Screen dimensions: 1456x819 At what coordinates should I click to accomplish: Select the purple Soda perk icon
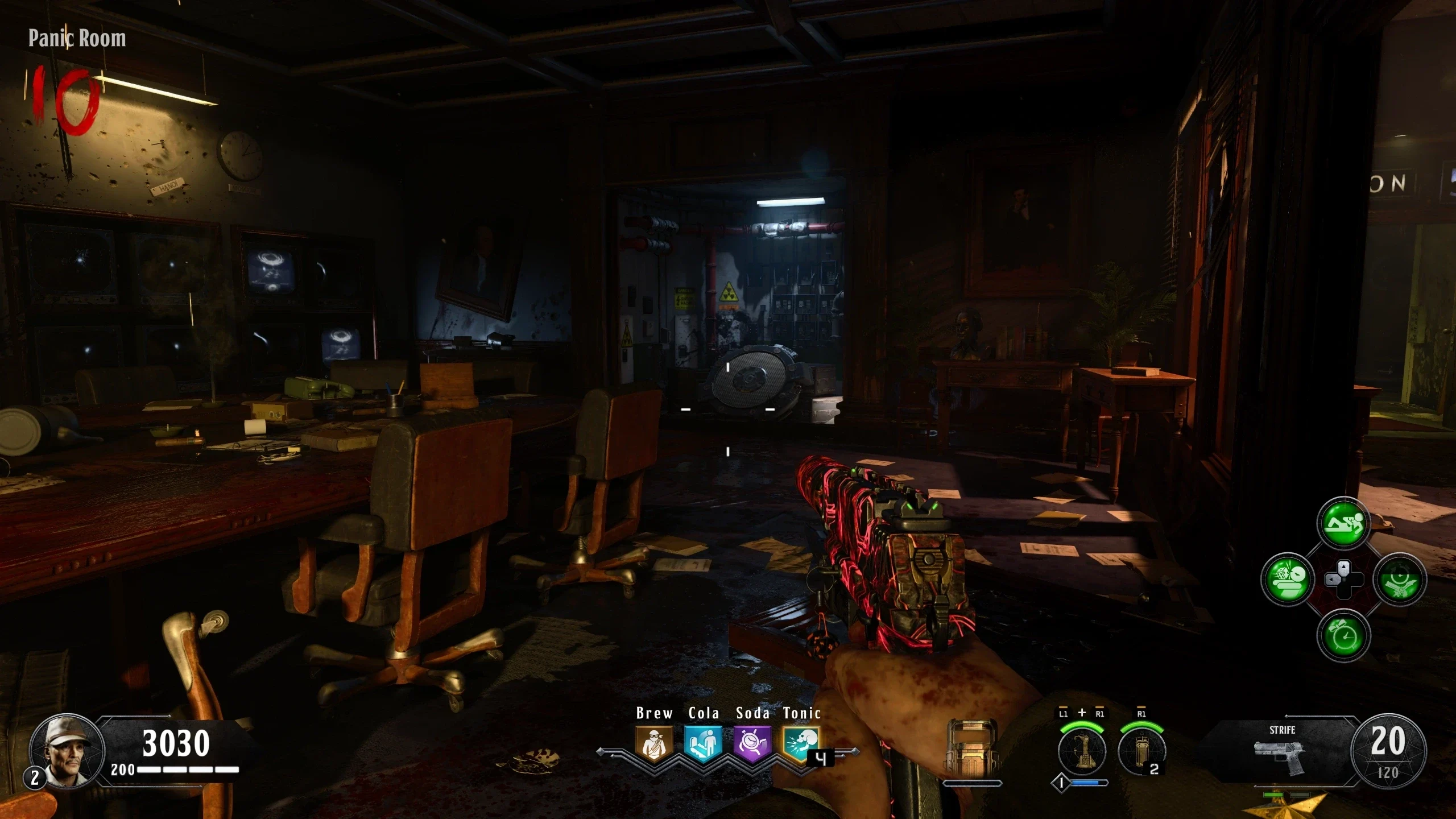point(752,743)
